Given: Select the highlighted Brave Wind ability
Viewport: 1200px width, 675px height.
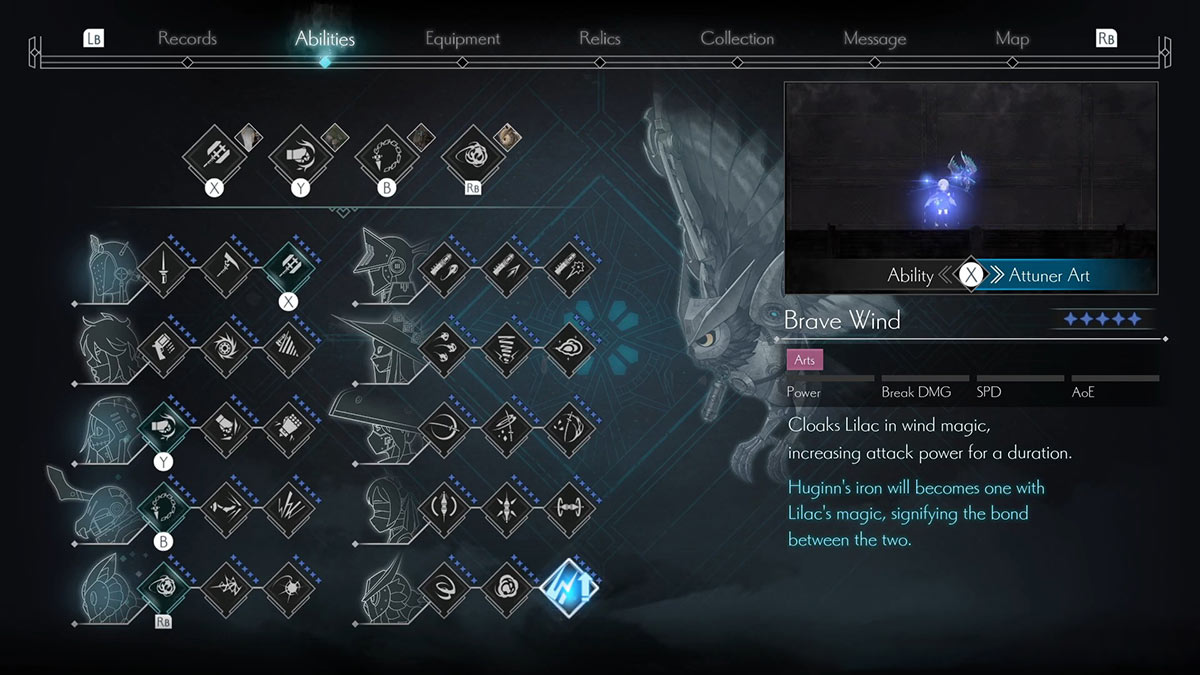Looking at the screenshot, I should [x=568, y=587].
